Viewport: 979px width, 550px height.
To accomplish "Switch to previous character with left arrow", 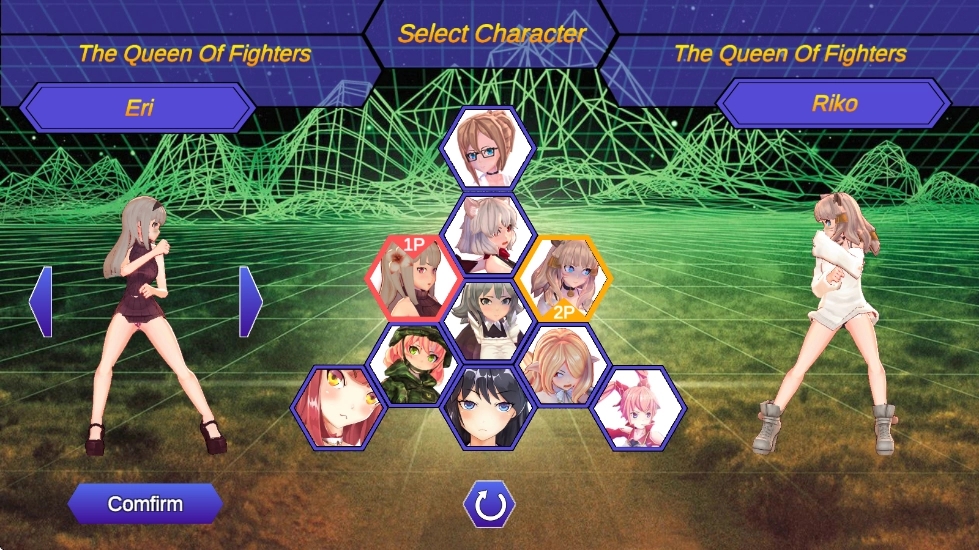I will point(41,301).
